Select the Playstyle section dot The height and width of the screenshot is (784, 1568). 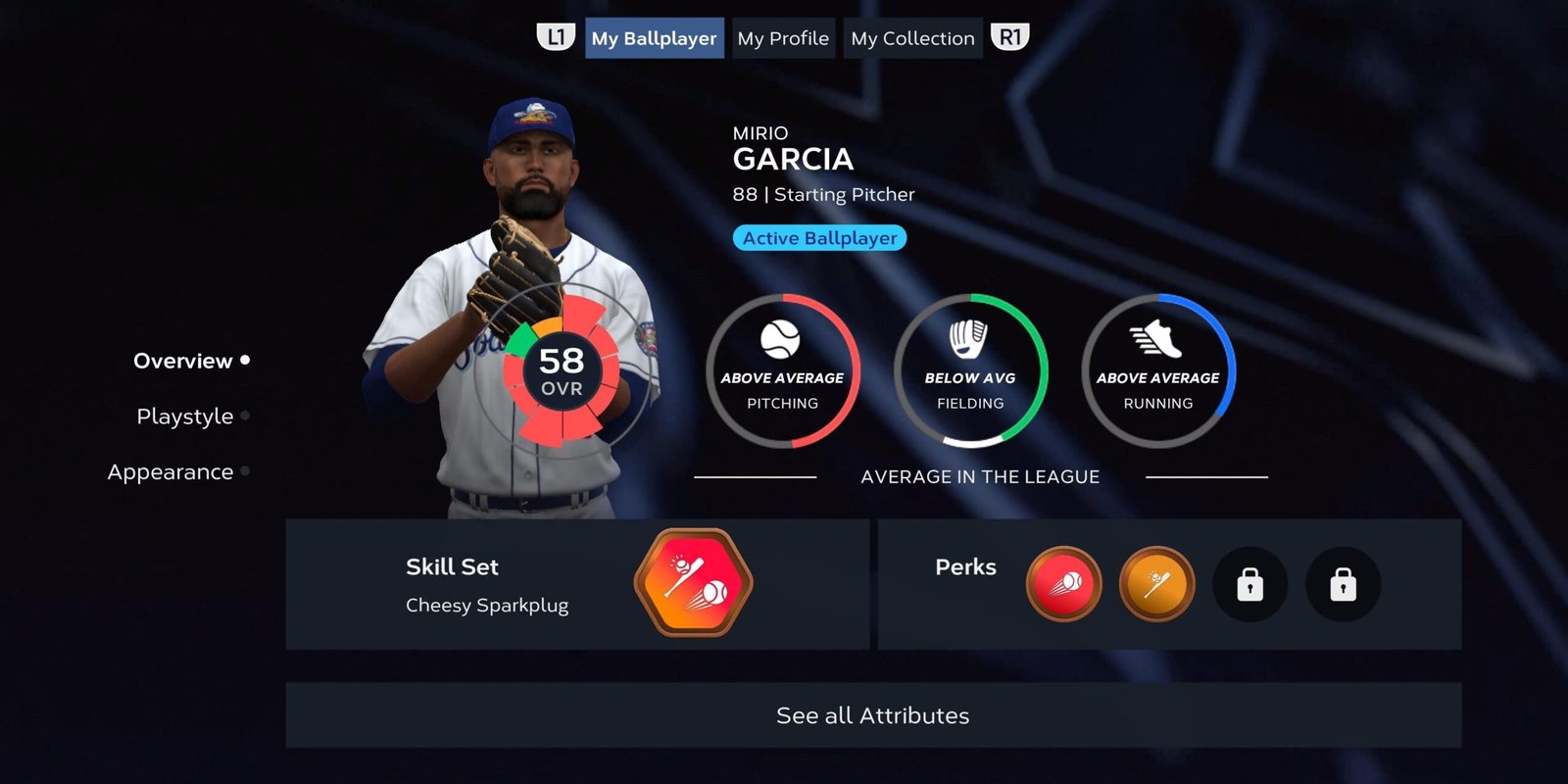(244, 416)
